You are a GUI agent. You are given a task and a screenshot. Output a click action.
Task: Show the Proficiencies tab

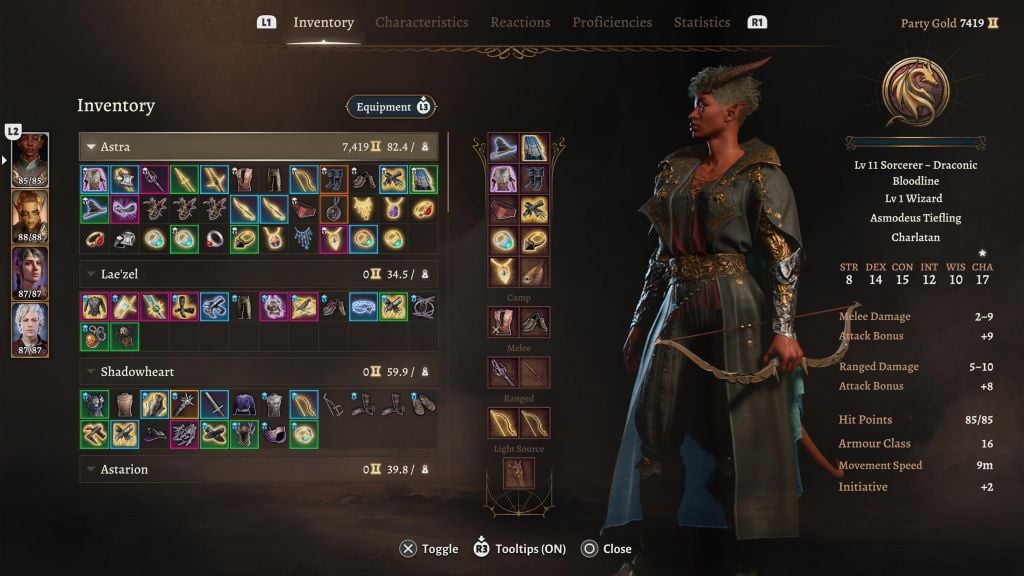point(612,22)
